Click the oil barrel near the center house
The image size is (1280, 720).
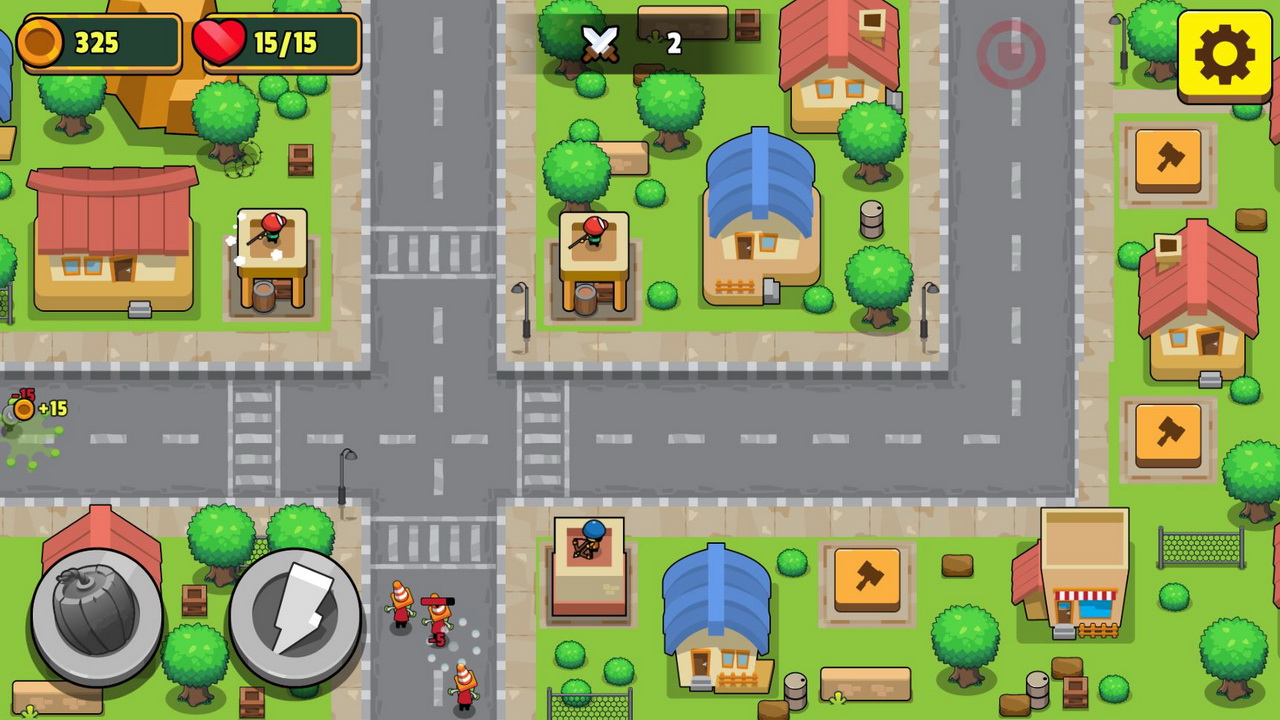coord(871,220)
